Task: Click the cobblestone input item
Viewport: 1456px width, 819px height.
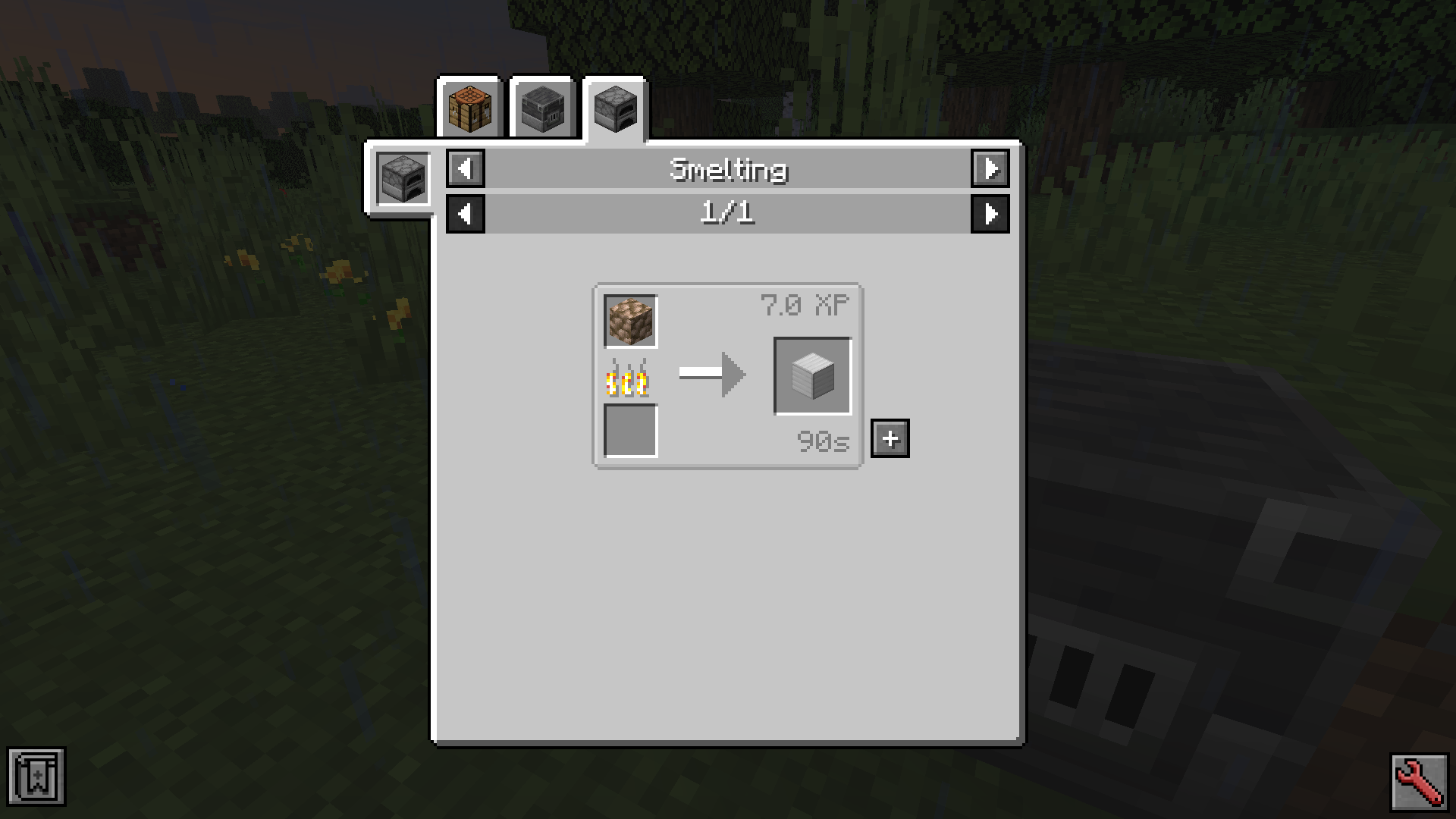Action: coord(629,321)
